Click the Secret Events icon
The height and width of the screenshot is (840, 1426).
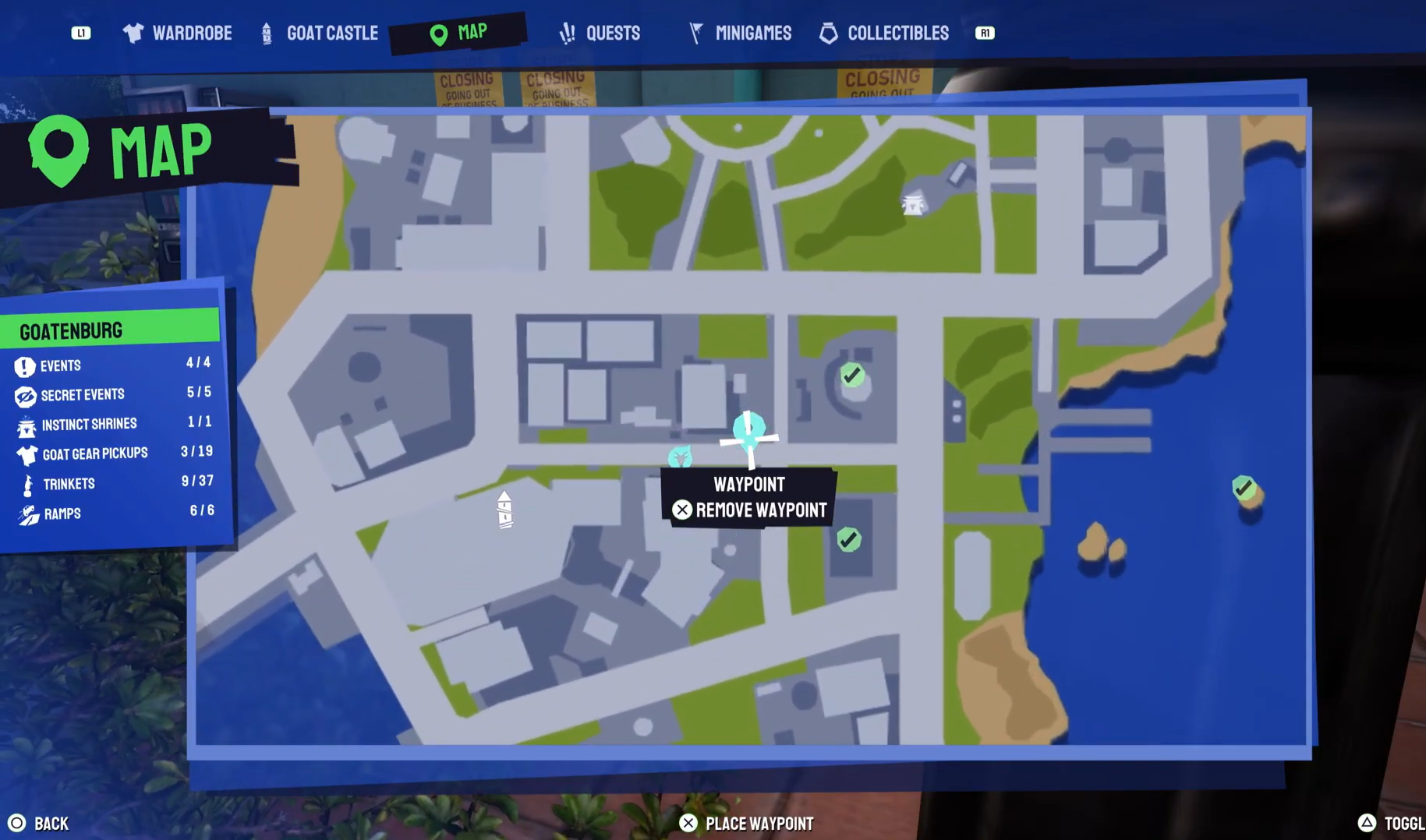point(25,396)
